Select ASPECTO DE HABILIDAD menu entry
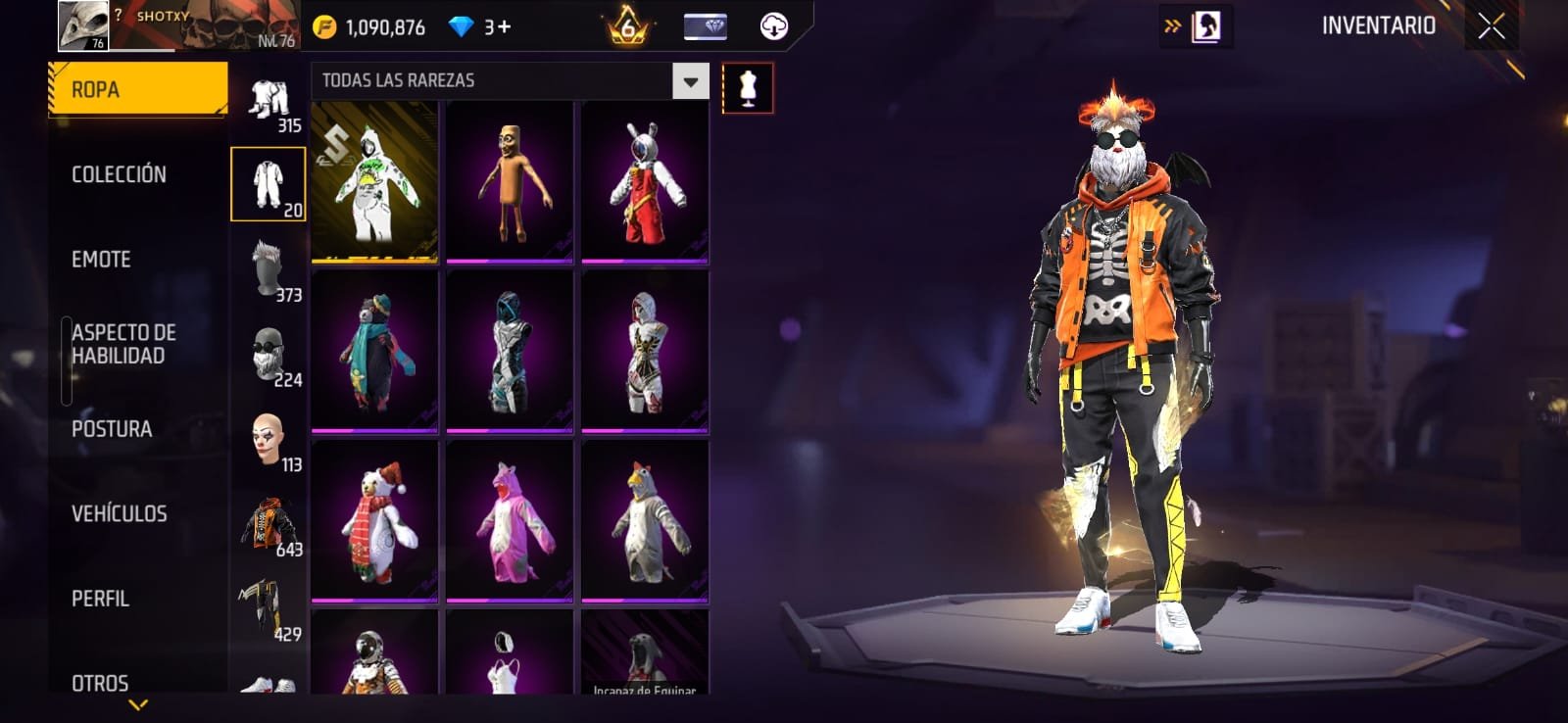This screenshot has height=723, width=1568. (x=123, y=344)
